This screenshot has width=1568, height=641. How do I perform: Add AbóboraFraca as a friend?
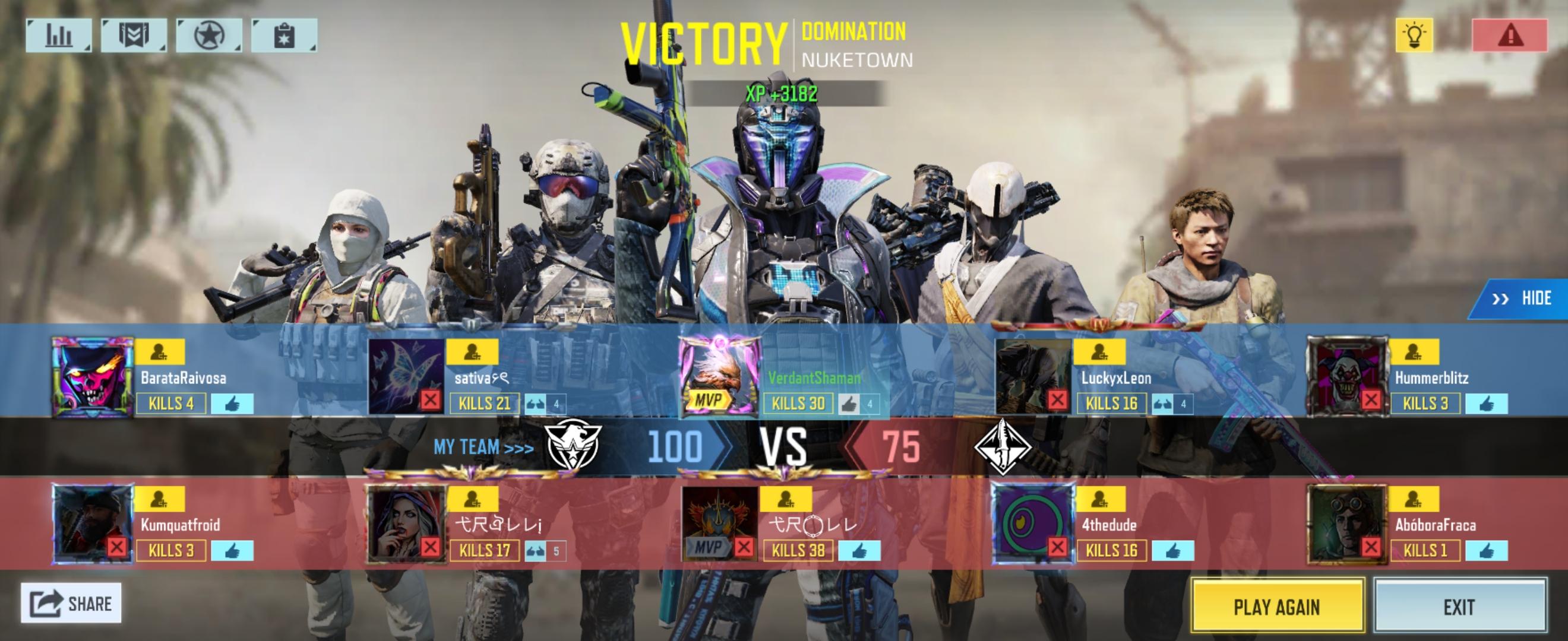[x=1414, y=499]
